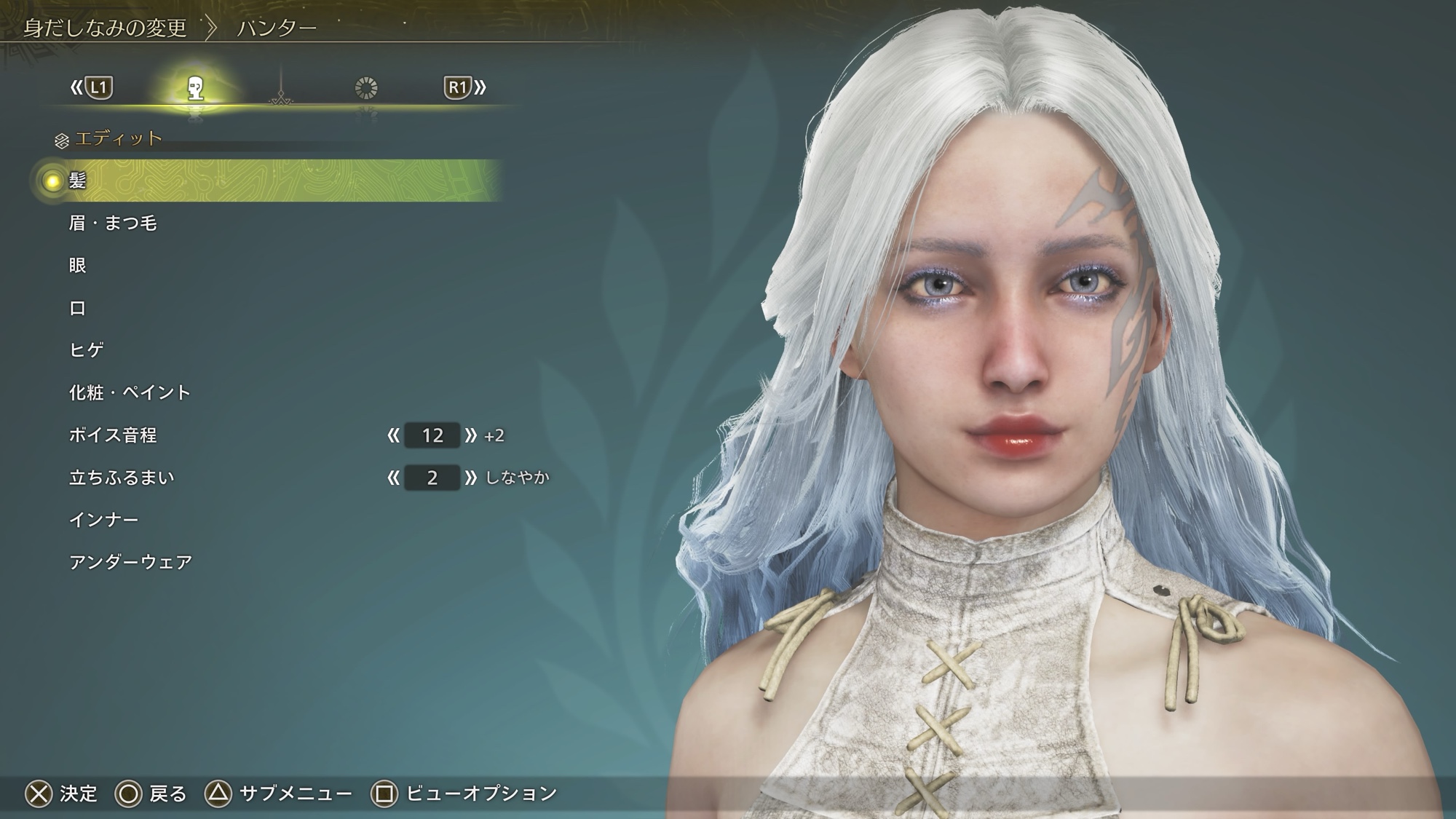Decrease the ボイス音程 voice pitch value
This screenshot has height=819, width=1456.
tap(394, 435)
